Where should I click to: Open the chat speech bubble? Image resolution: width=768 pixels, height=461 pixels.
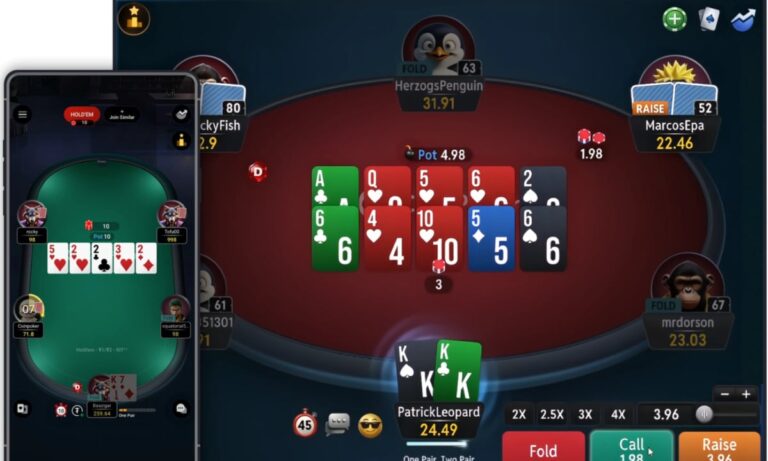(337, 425)
